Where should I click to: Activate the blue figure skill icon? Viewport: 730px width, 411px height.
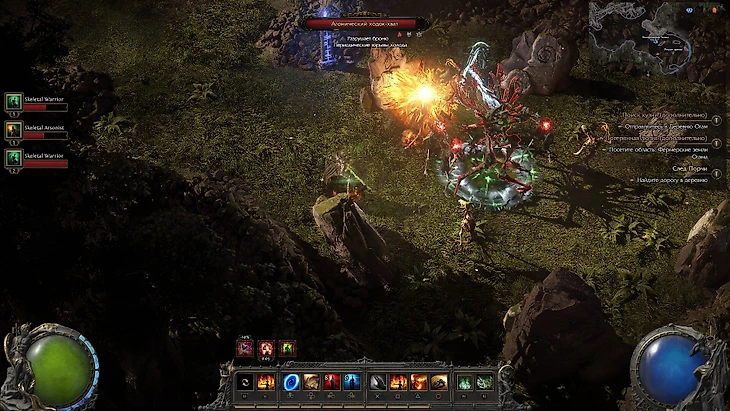351,381
